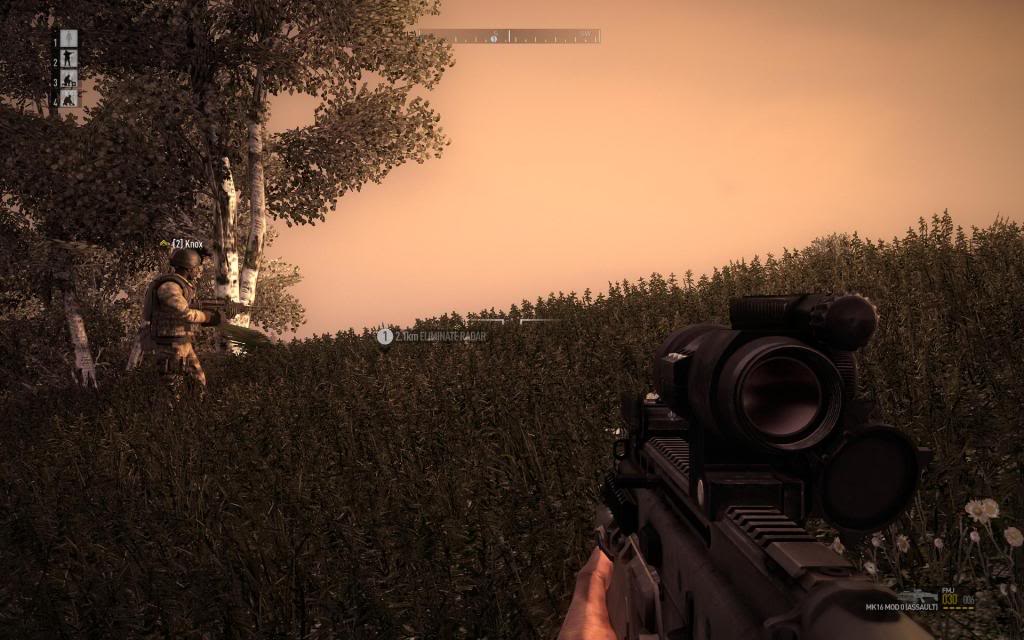Select squad member 3 kneeling gunner icon
1024x640 pixels.
pyautogui.click(x=68, y=78)
